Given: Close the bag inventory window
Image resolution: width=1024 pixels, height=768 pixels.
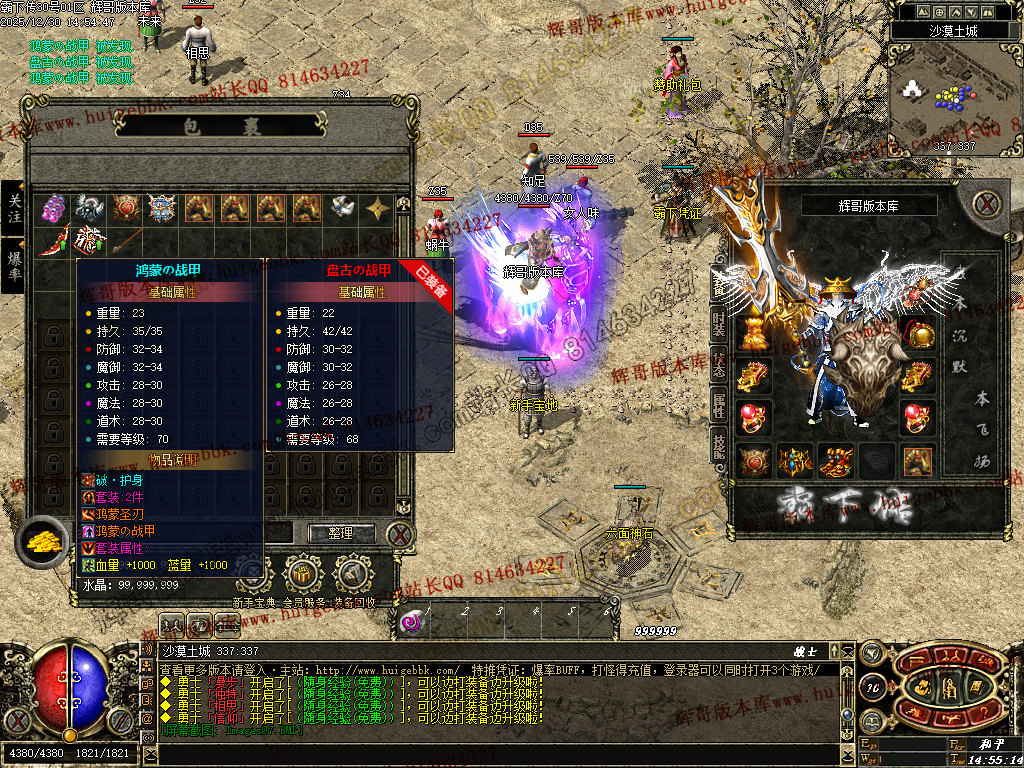Looking at the screenshot, I should click(x=399, y=533).
